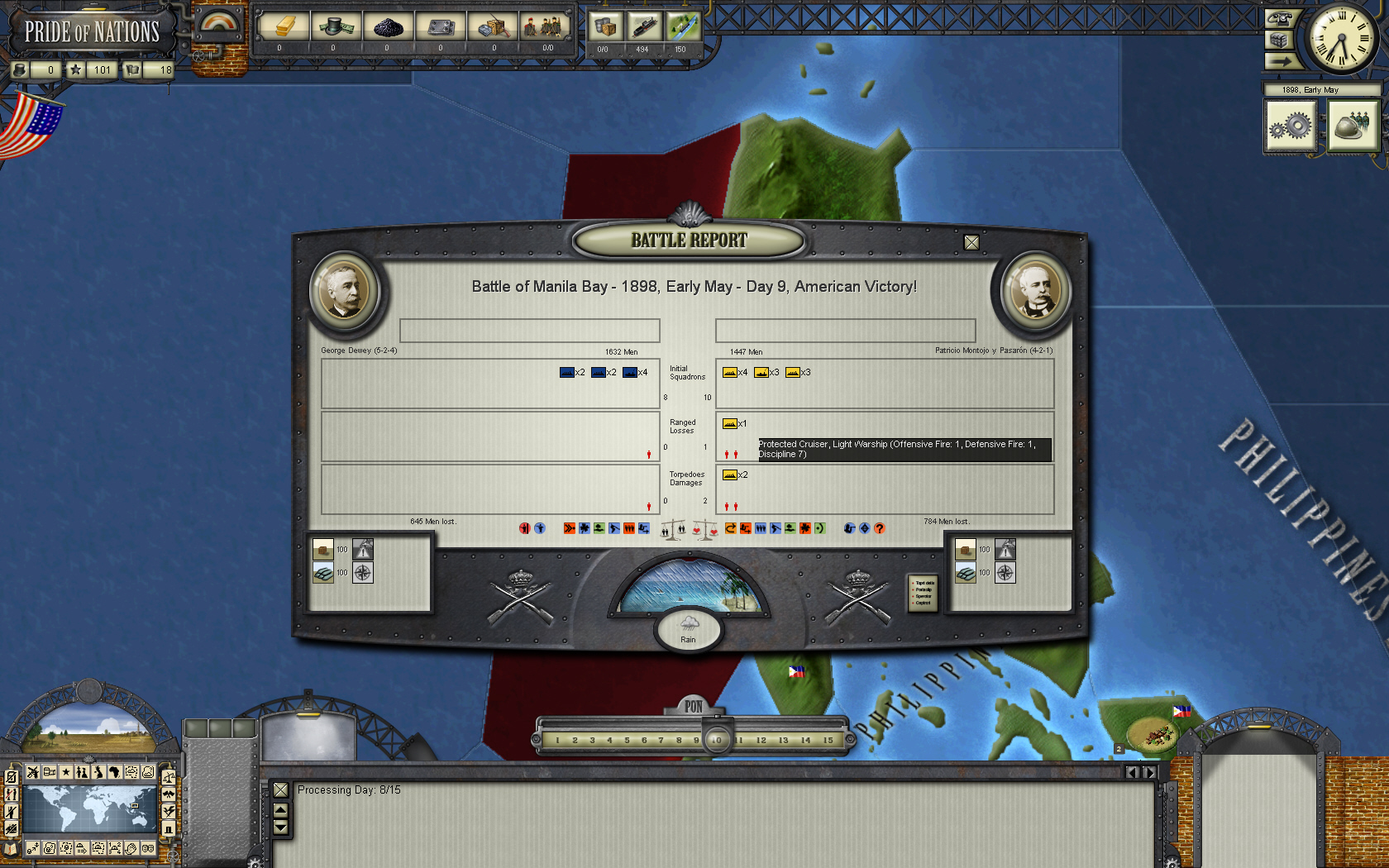
Task: Click the Rain weather indicator
Action: pyautogui.click(x=687, y=630)
